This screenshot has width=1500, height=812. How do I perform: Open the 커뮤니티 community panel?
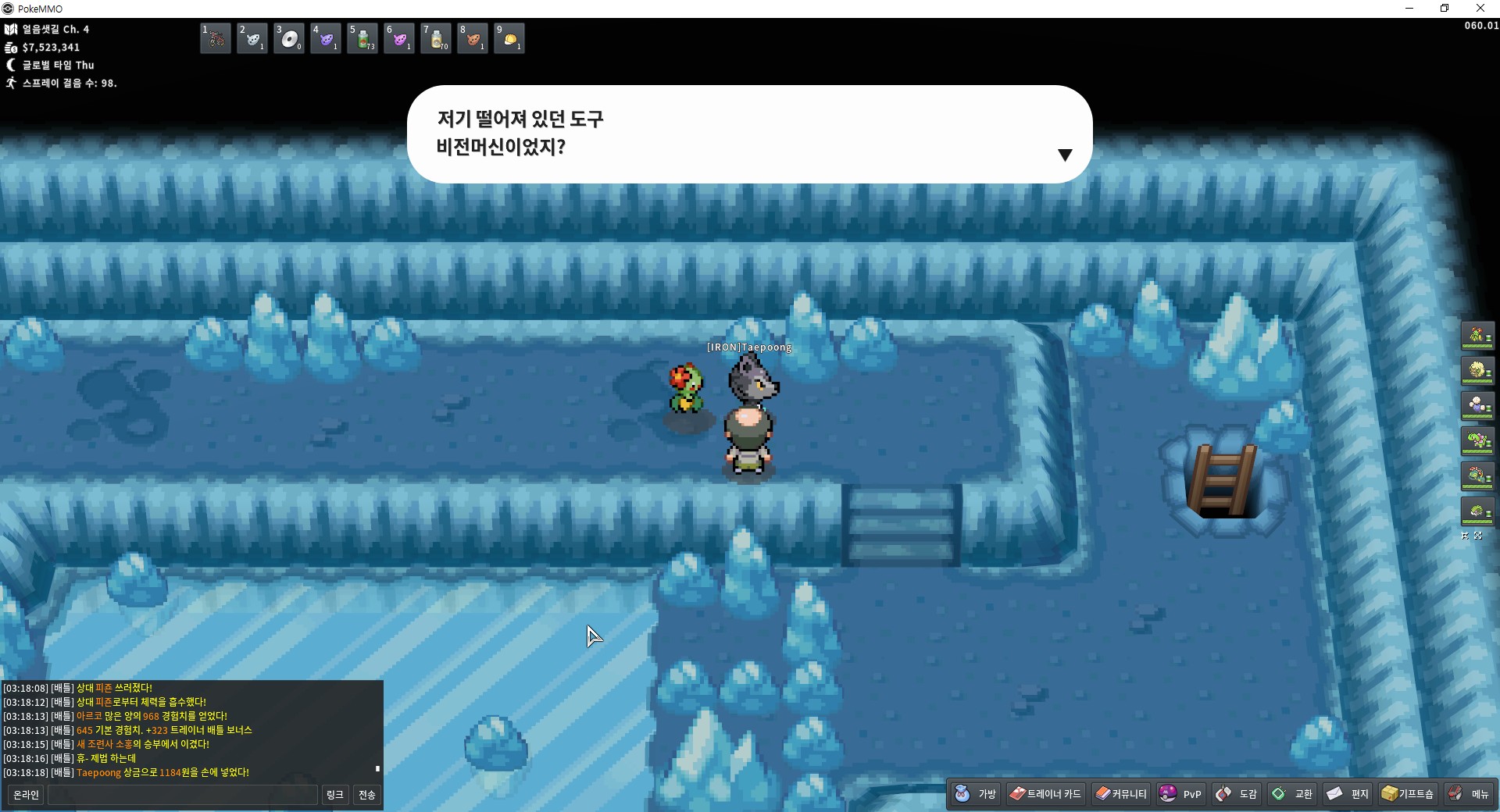pos(1121,794)
